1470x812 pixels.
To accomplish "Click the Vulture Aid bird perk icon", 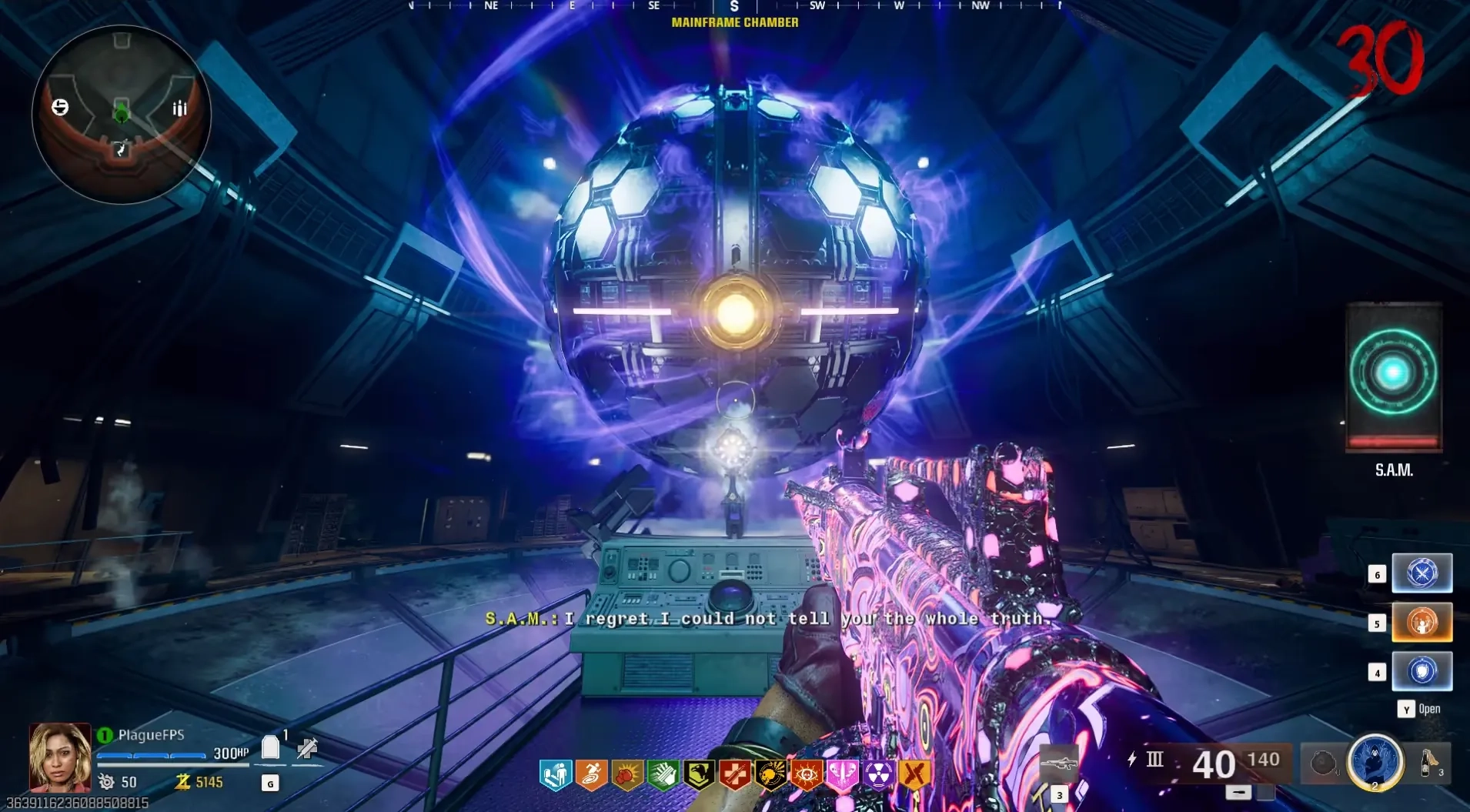I will (x=699, y=775).
